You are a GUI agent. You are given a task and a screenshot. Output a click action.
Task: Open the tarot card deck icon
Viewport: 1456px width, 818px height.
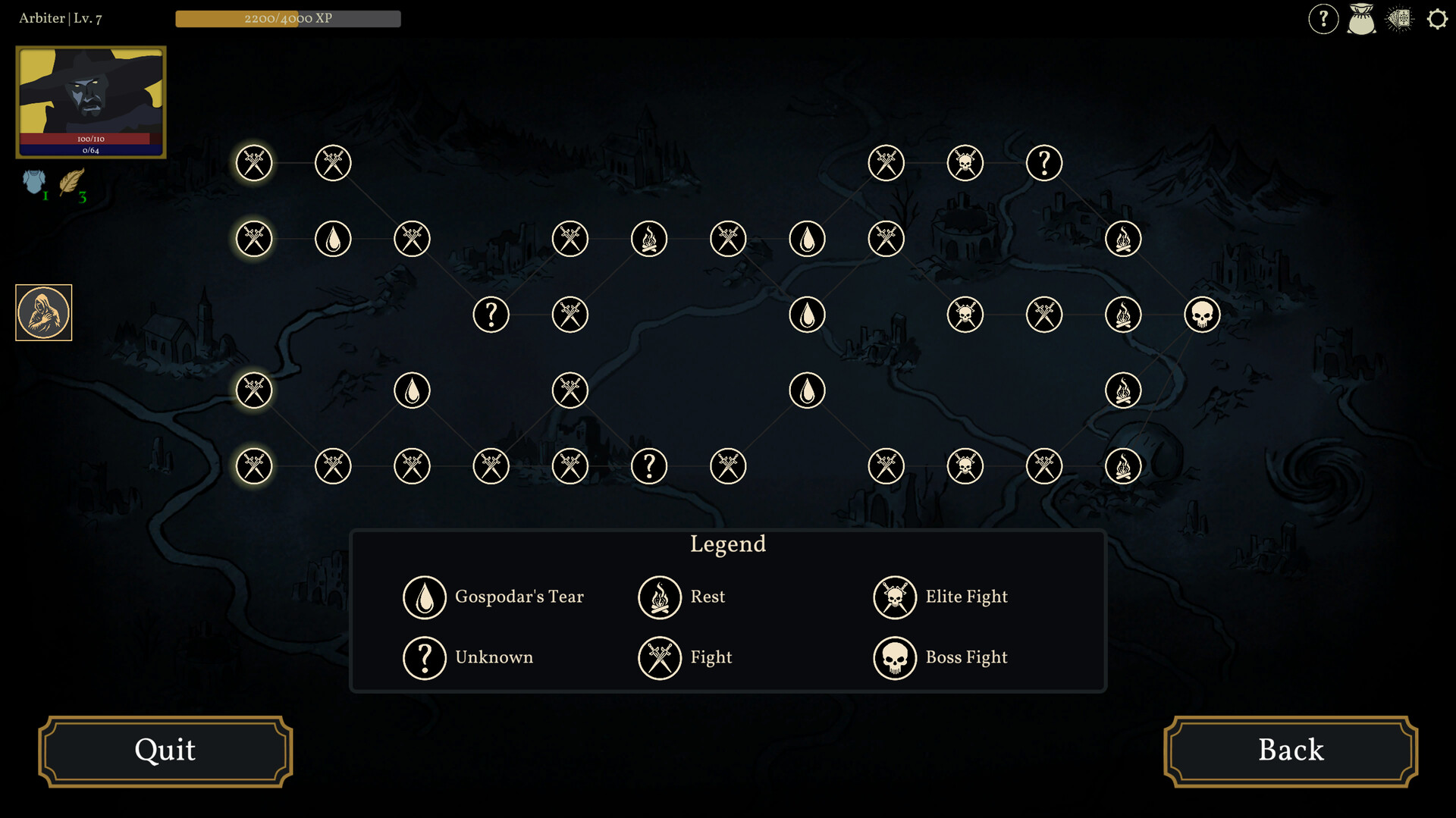pos(1399,19)
